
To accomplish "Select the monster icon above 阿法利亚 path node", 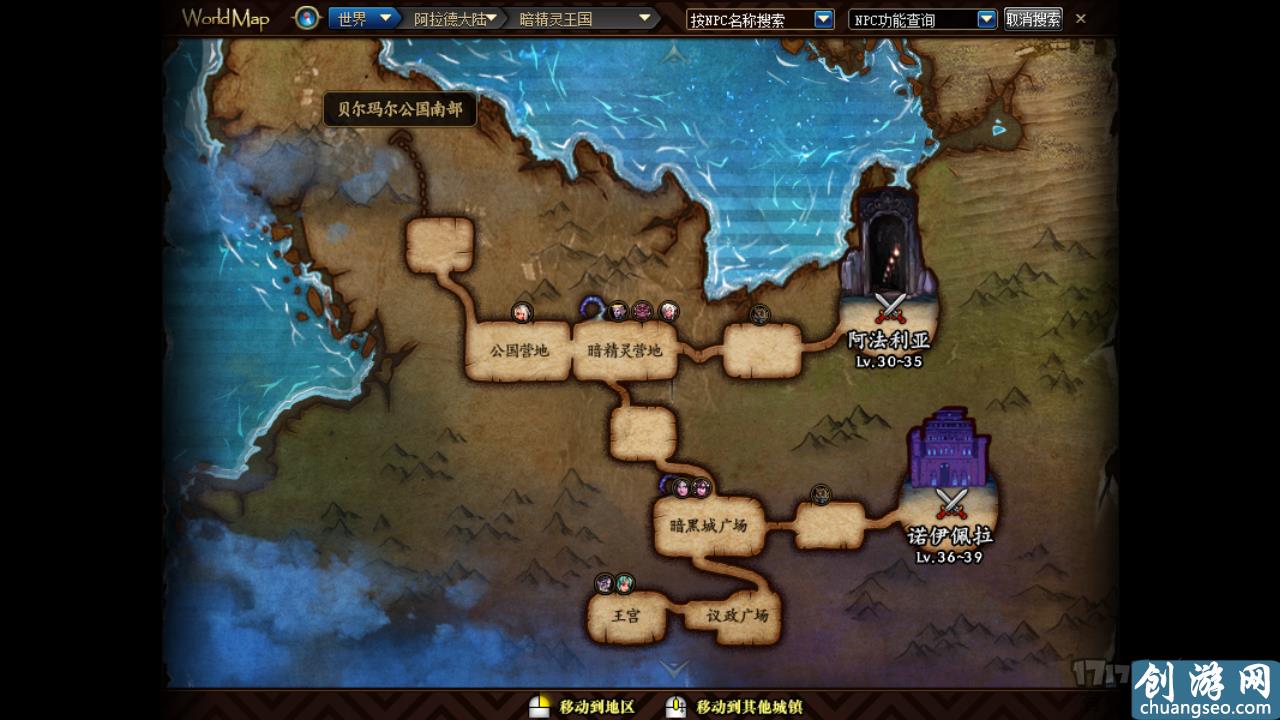I will coord(758,314).
